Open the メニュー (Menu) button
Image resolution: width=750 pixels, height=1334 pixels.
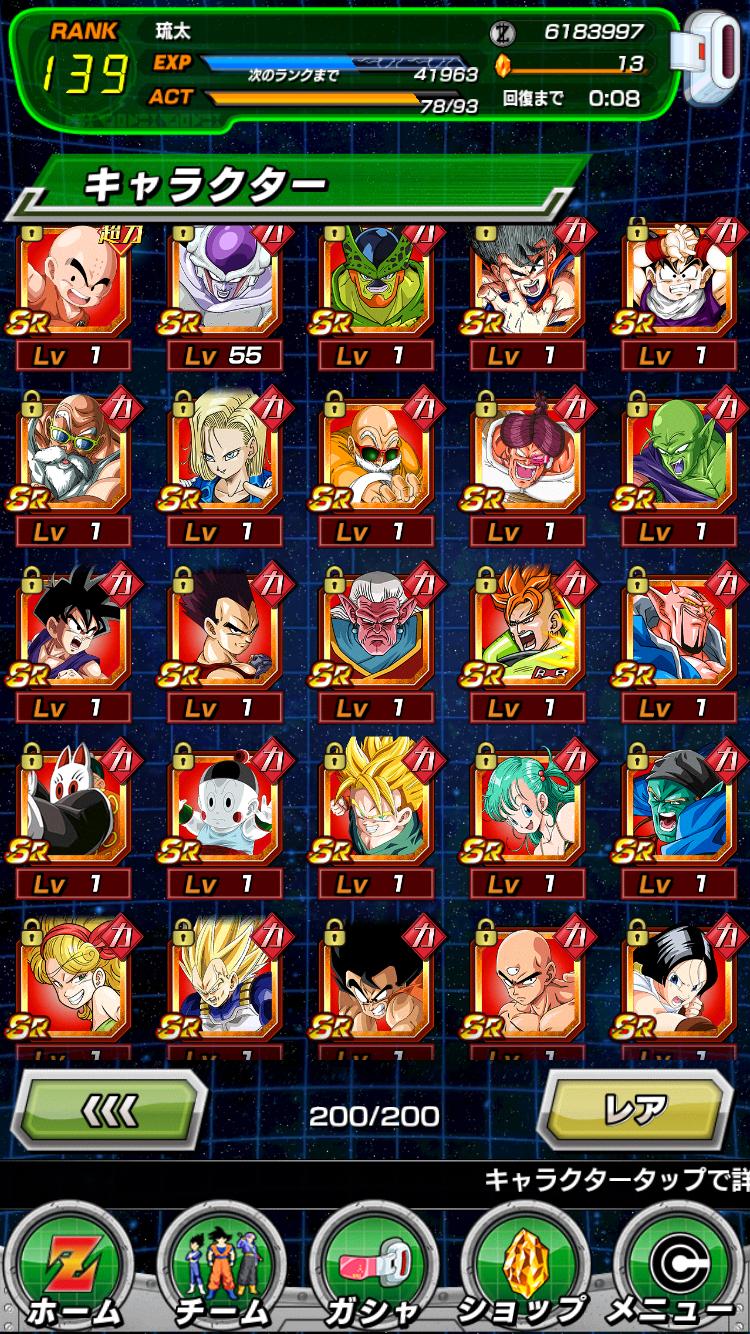[x=675, y=1270]
